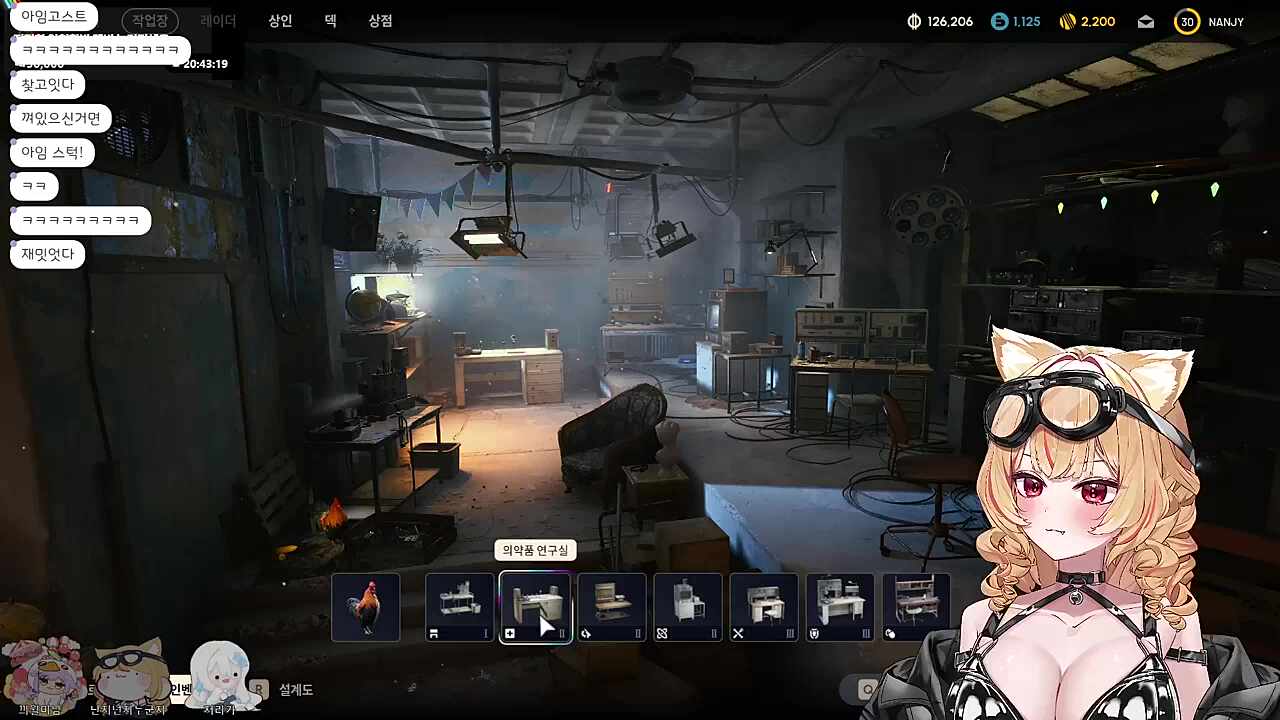Image resolution: width=1280 pixels, height=720 pixels.
Task: Open the 레이더 tab
Action: (218, 21)
